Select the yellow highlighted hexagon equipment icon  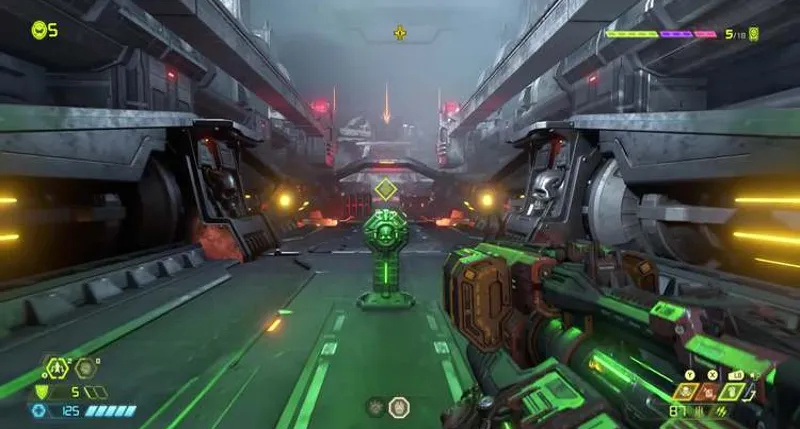pyautogui.click(x=55, y=368)
